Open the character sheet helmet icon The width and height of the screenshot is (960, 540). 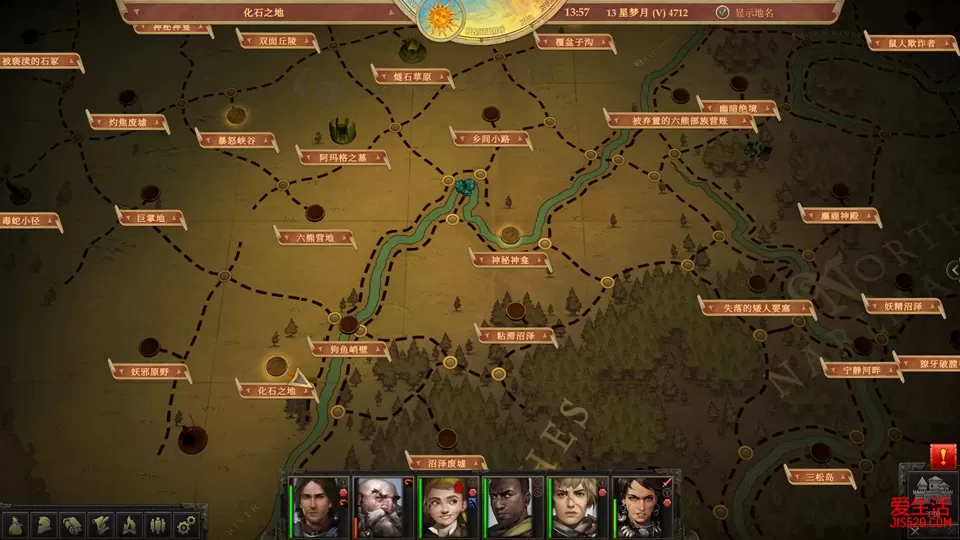(x=45, y=523)
